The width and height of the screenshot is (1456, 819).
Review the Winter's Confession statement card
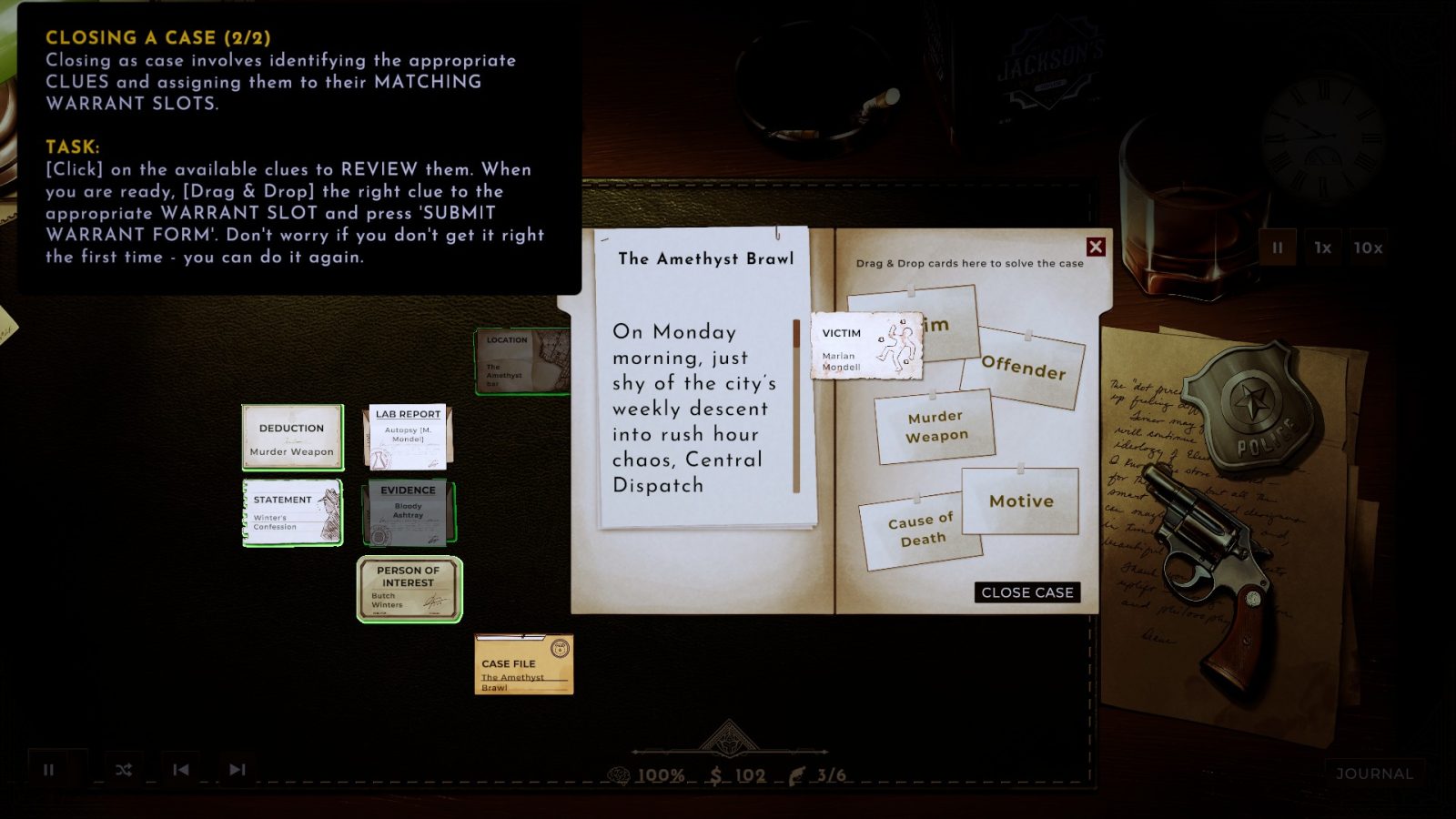291,511
